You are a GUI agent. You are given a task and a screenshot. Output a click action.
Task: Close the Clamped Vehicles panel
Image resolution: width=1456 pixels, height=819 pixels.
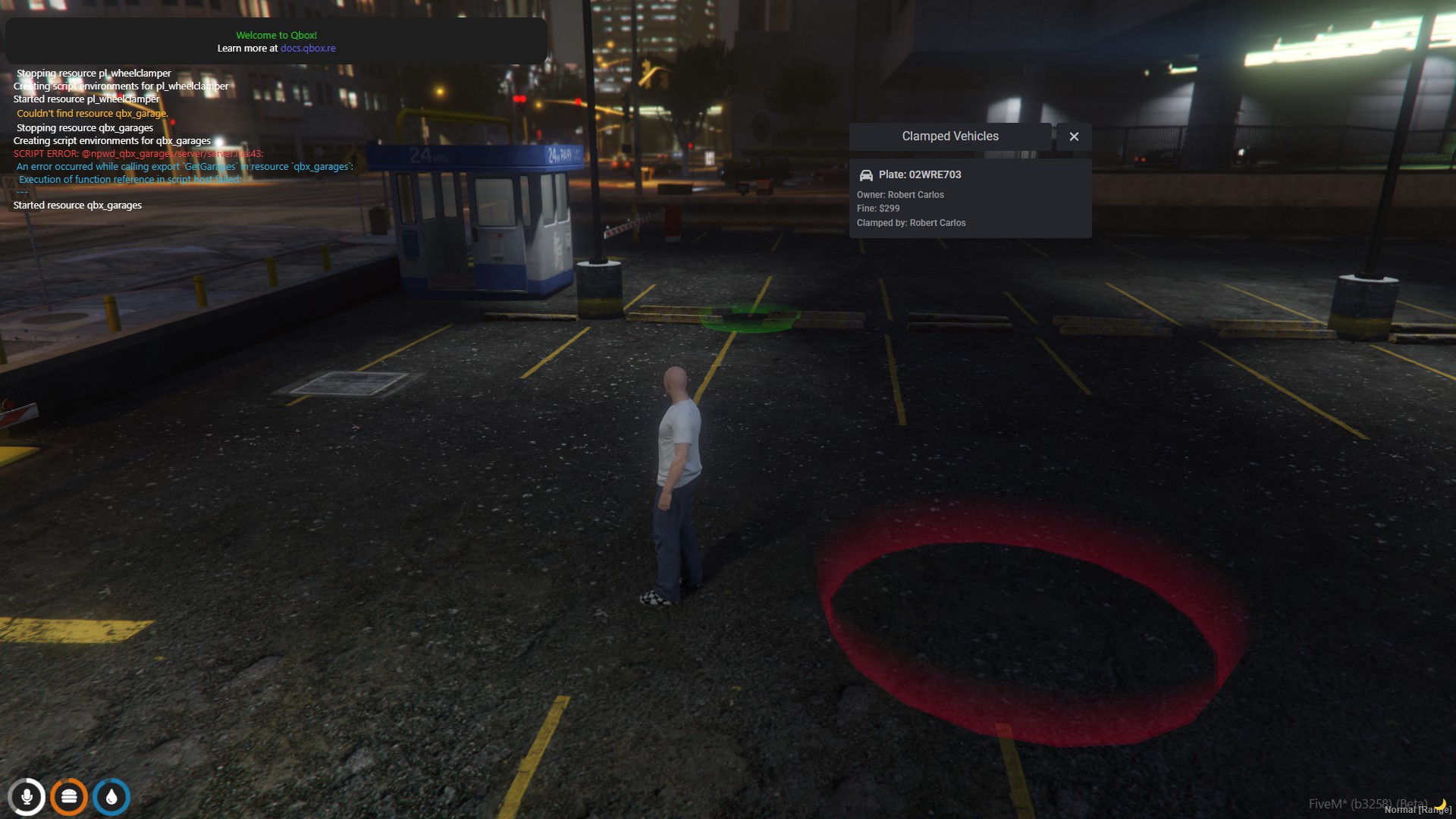point(1074,136)
